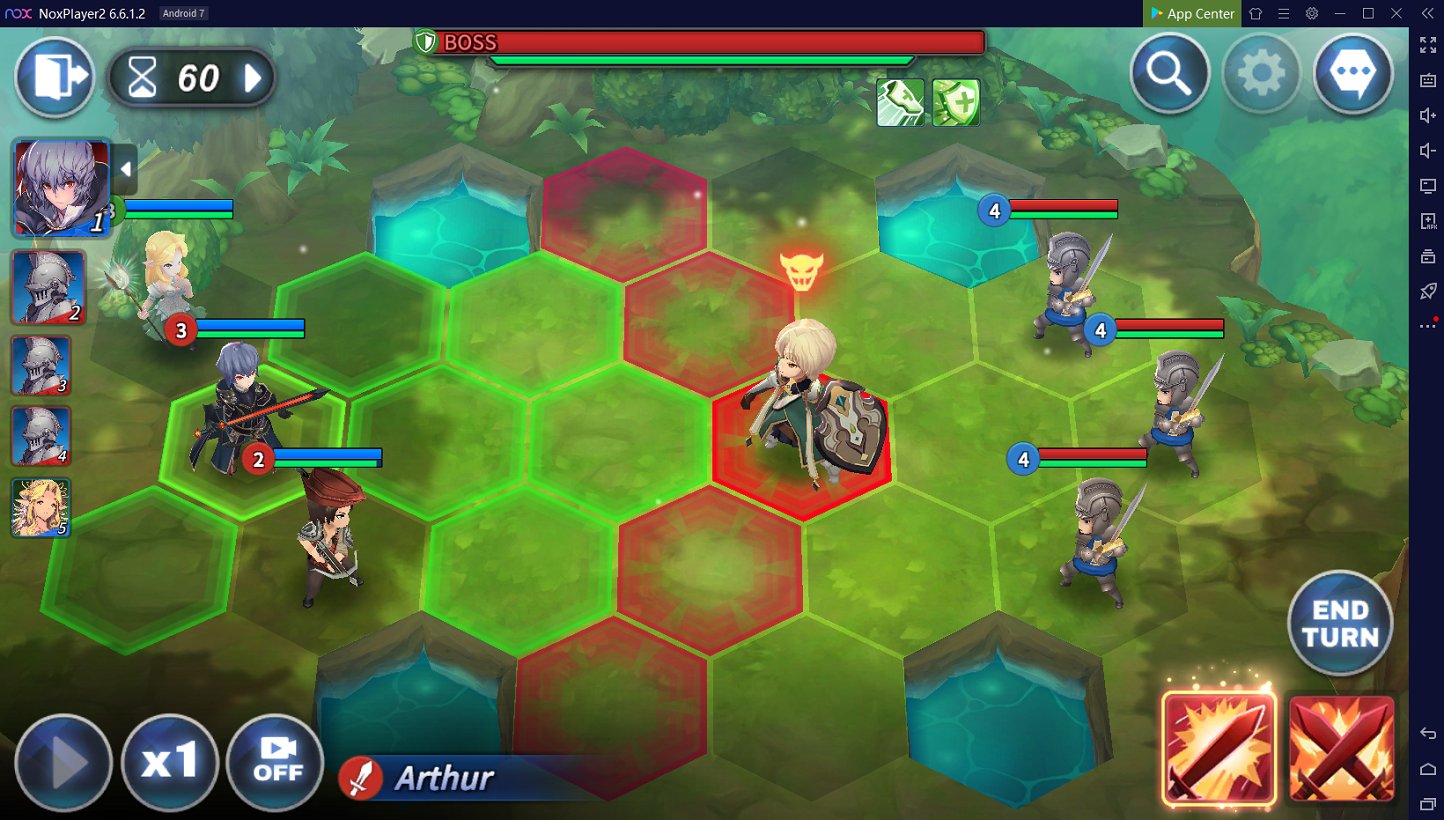The width and height of the screenshot is (1444, 820).
Task: Select the silver-haired hero portrait numbered 1
Action: [x=61, y=188]
